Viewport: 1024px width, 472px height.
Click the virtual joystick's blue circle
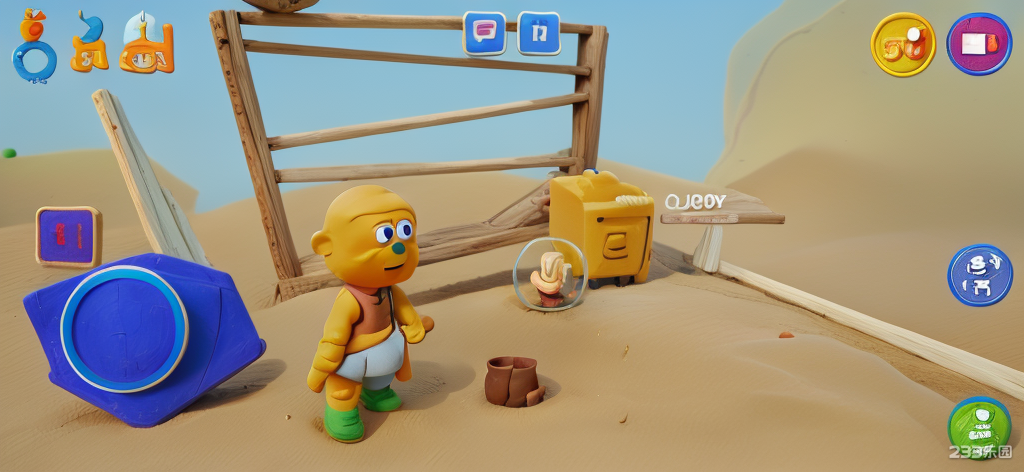[x=124, y=327]
